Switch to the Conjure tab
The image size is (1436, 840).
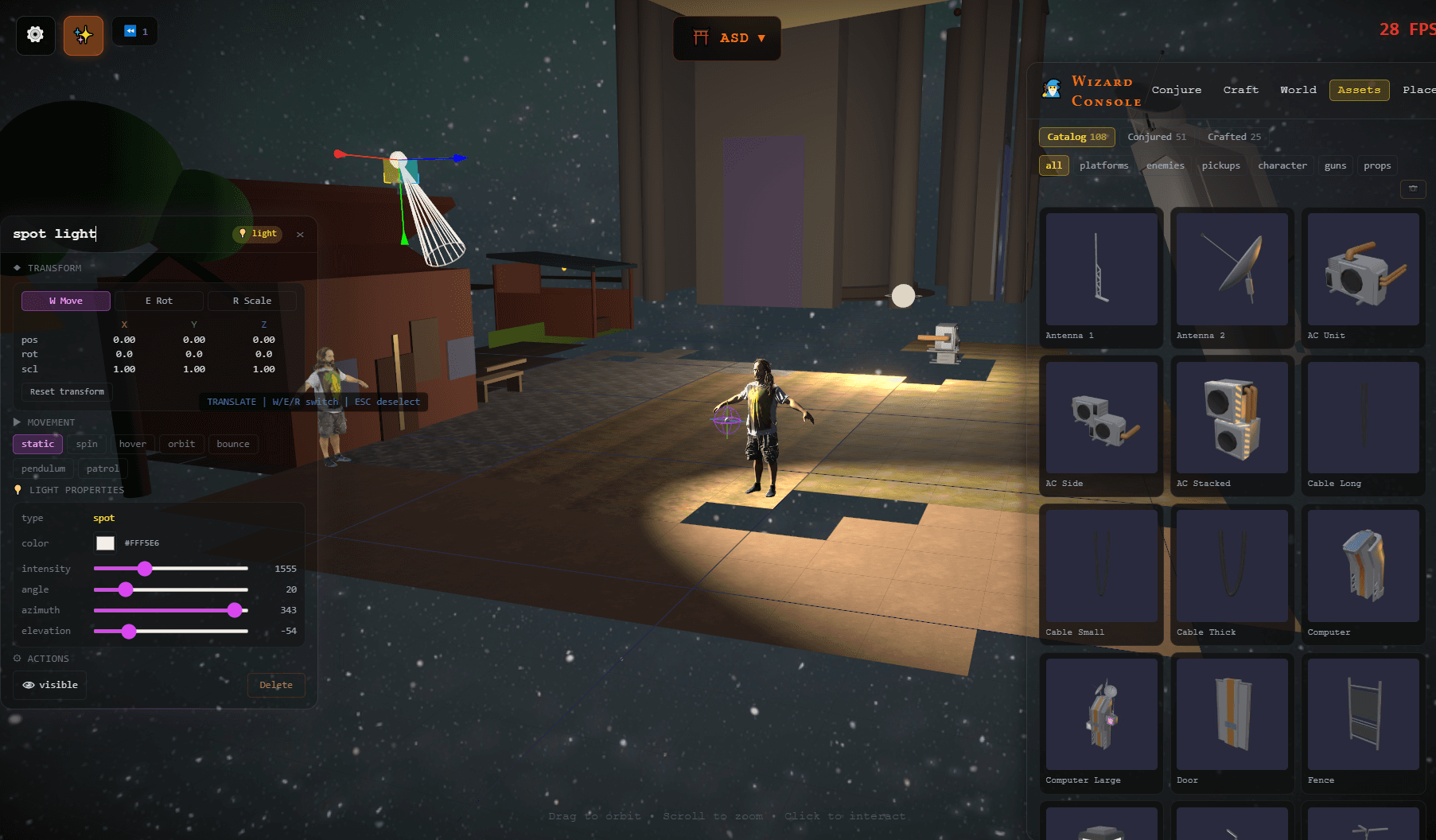click(1176, 90)
